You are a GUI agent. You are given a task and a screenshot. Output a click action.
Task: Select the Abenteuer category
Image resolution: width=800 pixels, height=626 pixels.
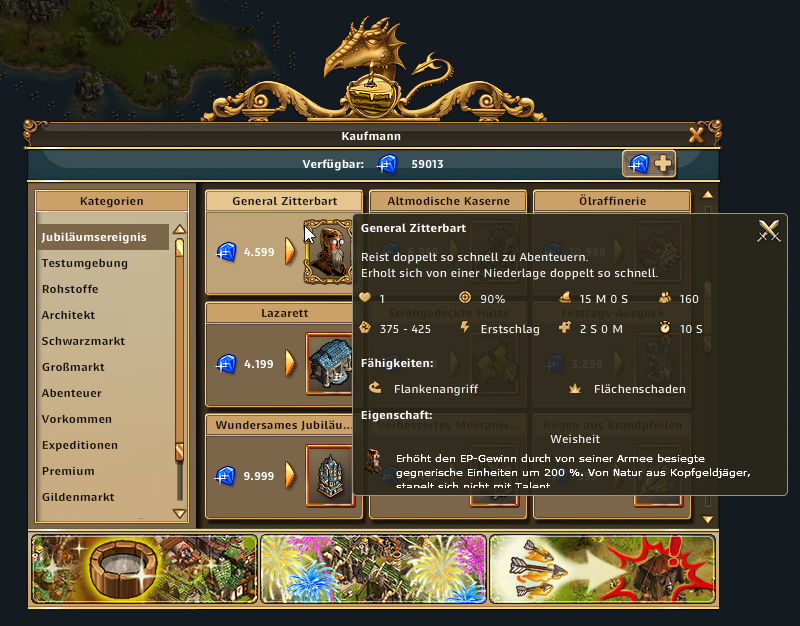(x=72, y=393)
